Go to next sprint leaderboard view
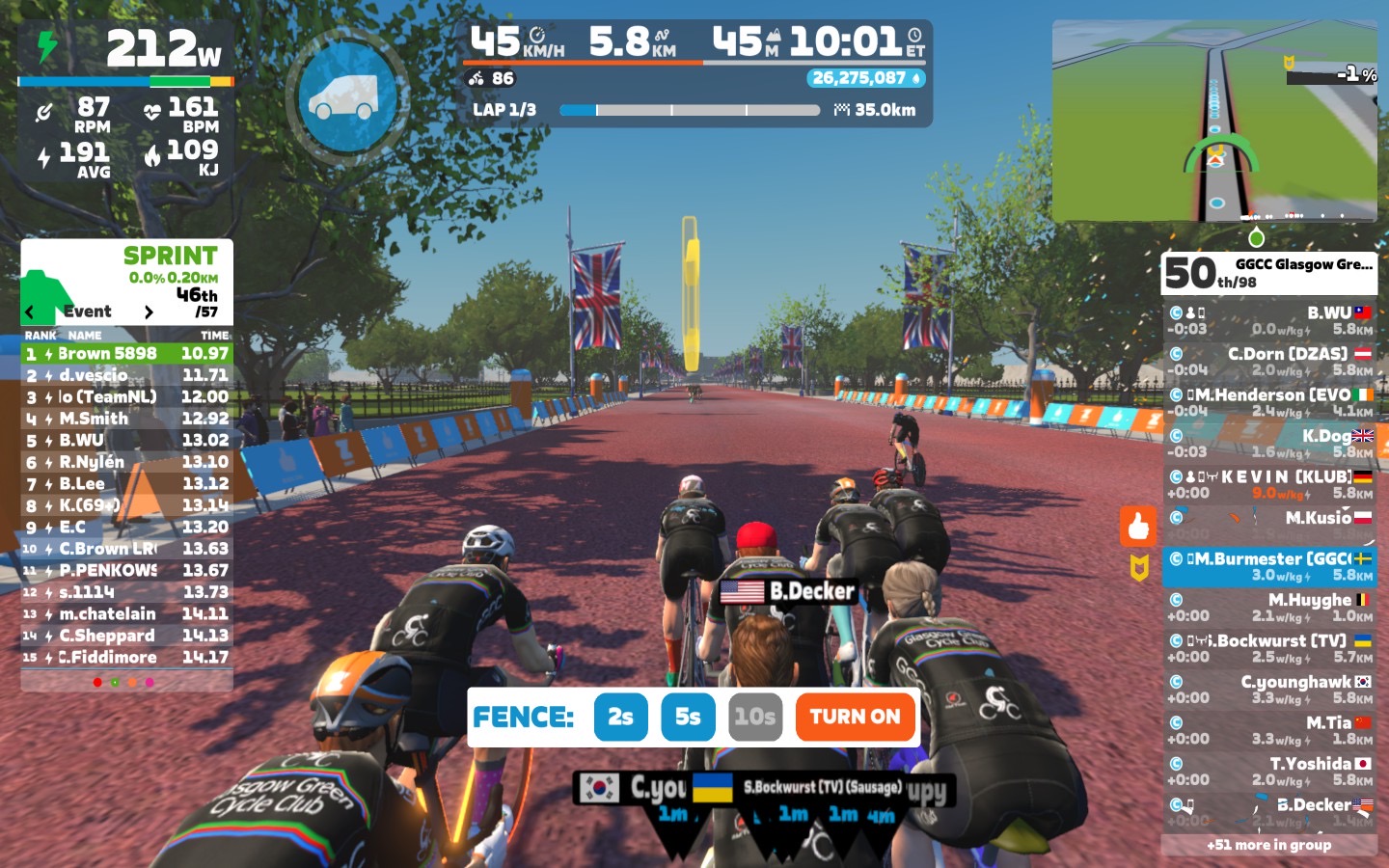Screen dimensions: 1389x868 pyautogui.click(x=149, y=312)
